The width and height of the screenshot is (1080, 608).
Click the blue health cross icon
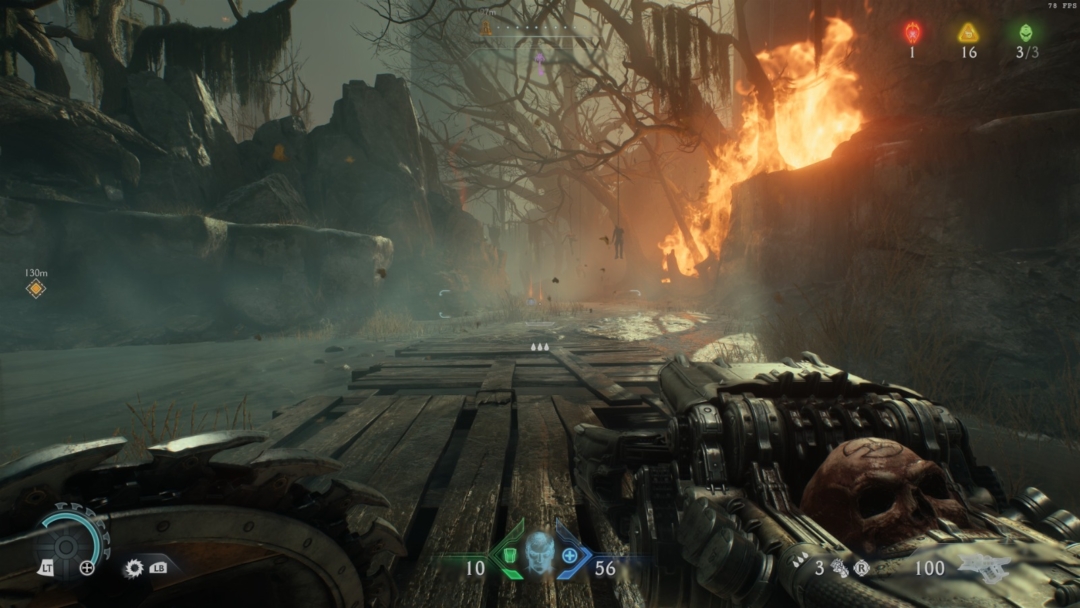point(570,556)
